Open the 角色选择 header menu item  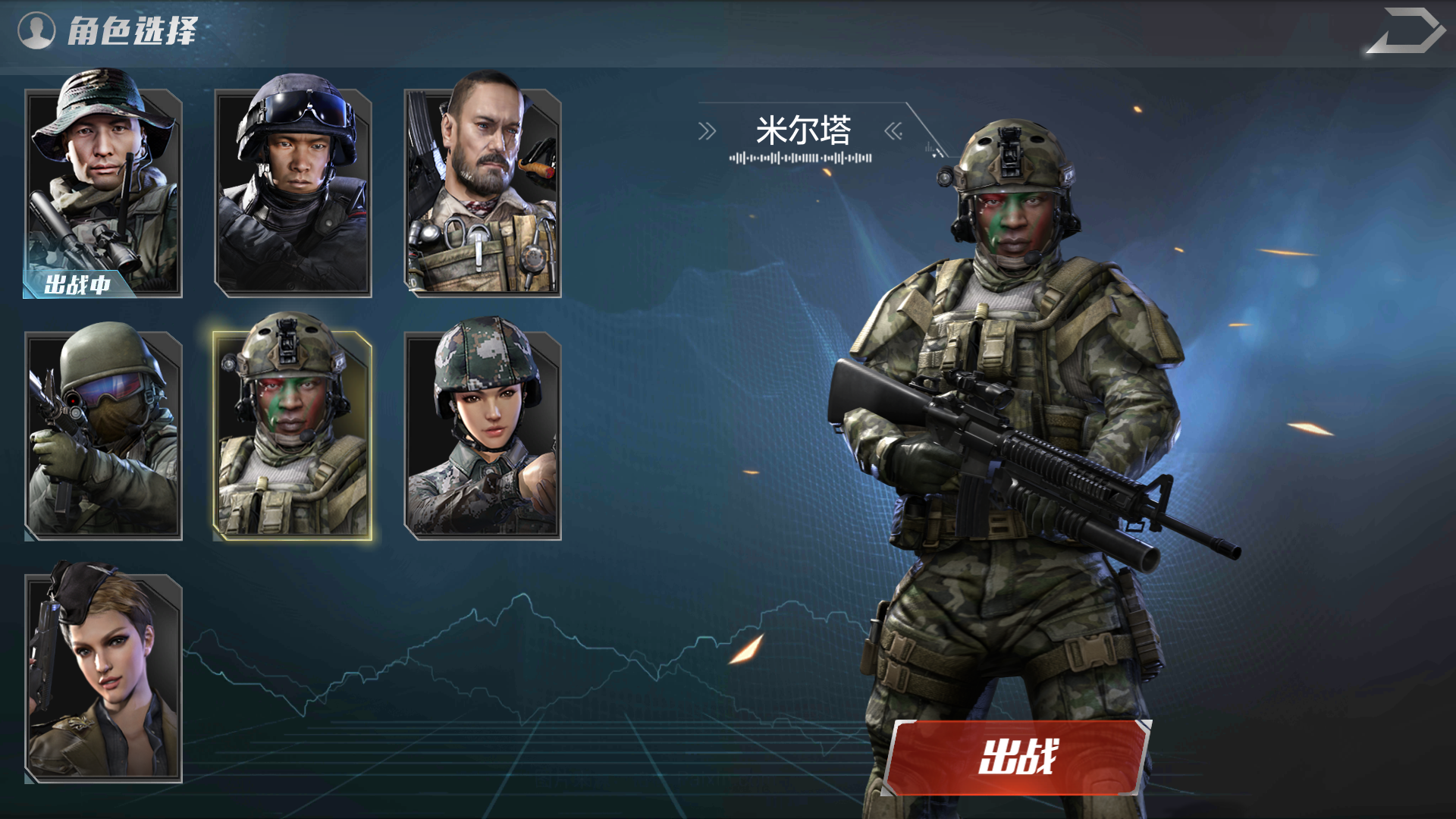pyautogui.click(x=133, y=30)
